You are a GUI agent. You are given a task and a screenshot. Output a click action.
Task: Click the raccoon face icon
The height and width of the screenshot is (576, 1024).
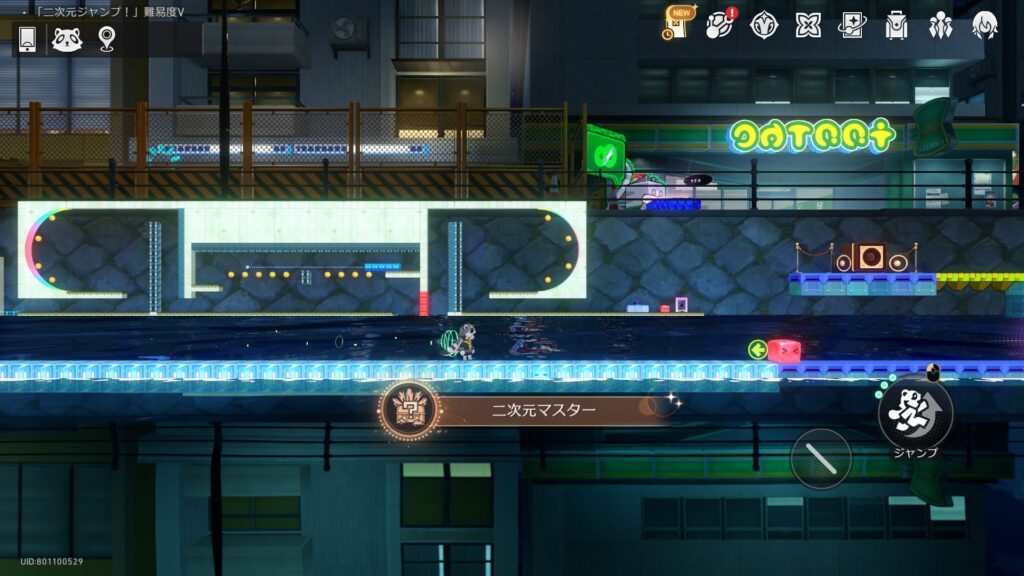pyautogui.click(x=67, y=39)
